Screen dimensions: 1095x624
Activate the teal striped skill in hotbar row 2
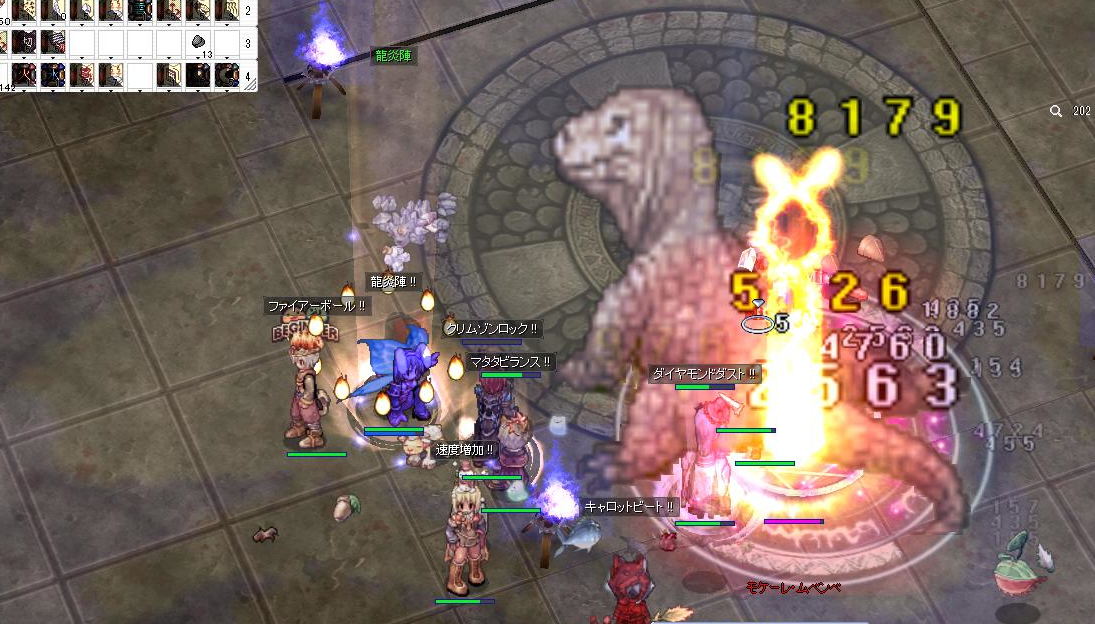[139, 11]
